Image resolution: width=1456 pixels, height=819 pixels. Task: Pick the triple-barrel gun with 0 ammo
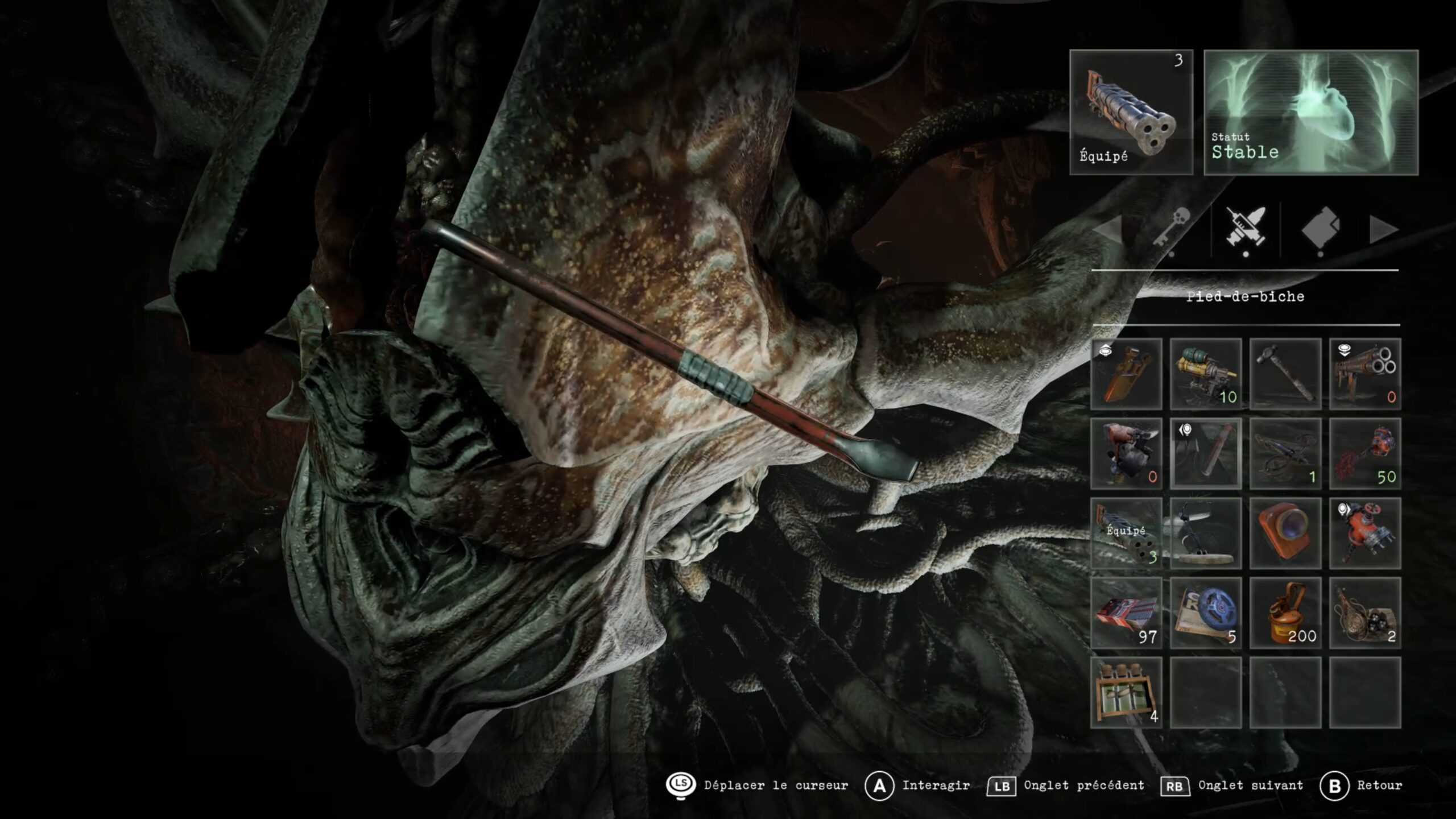coord(1365,374)
